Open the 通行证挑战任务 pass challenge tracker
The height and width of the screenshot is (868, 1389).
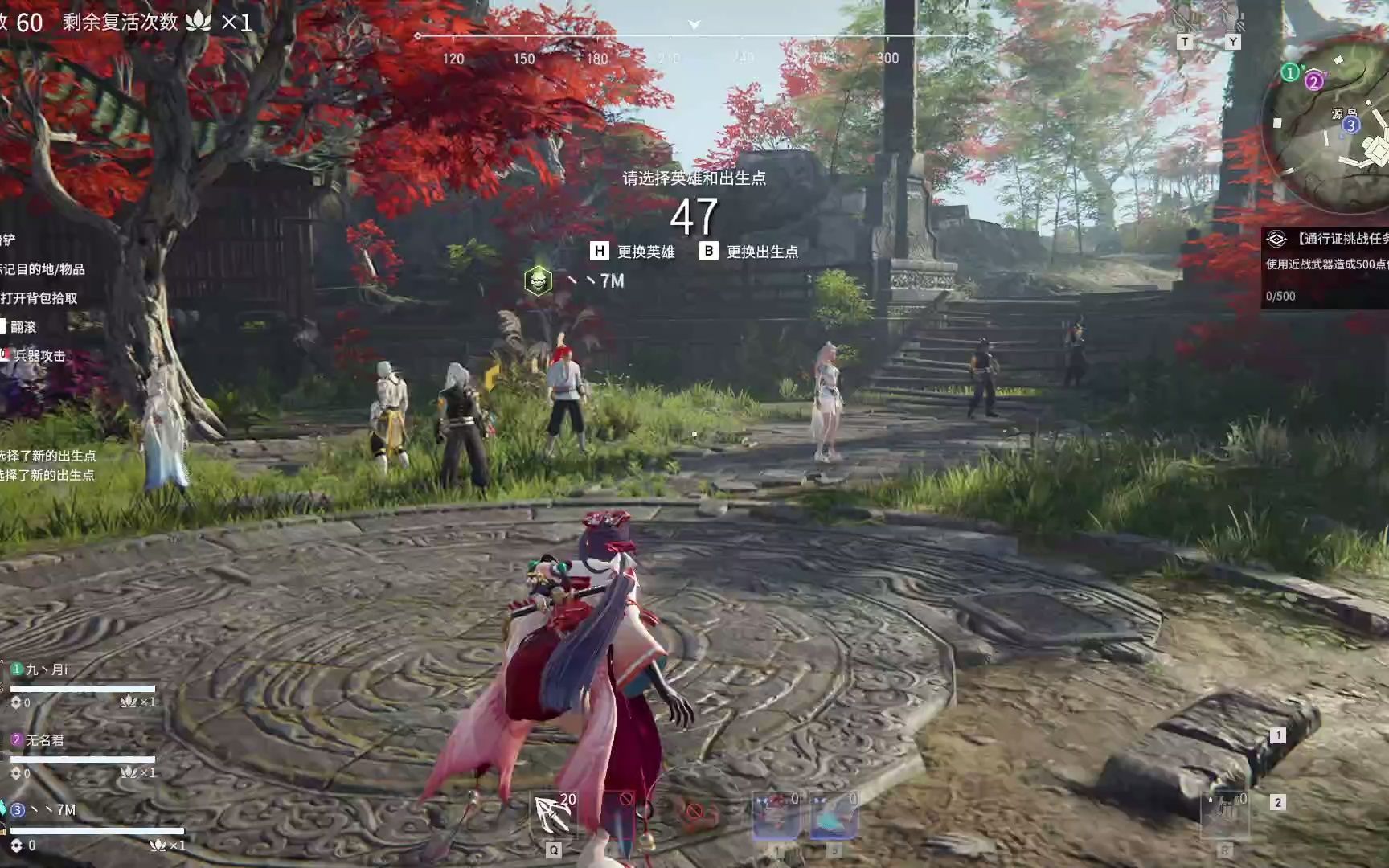click(x=1330, y=239)
